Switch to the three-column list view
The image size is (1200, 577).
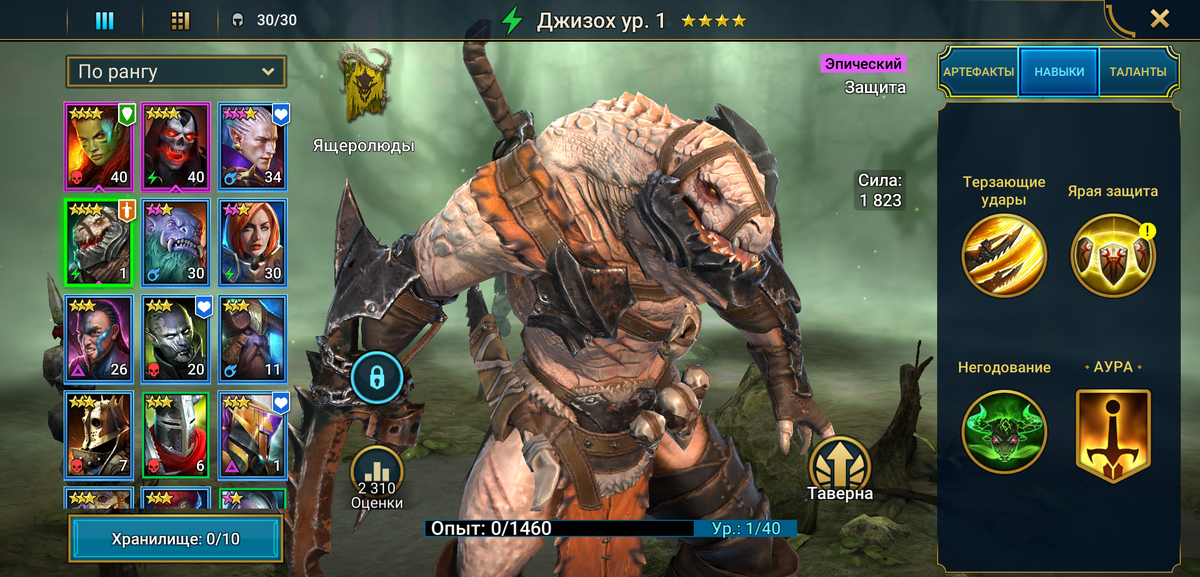click(x=105, y=20)
